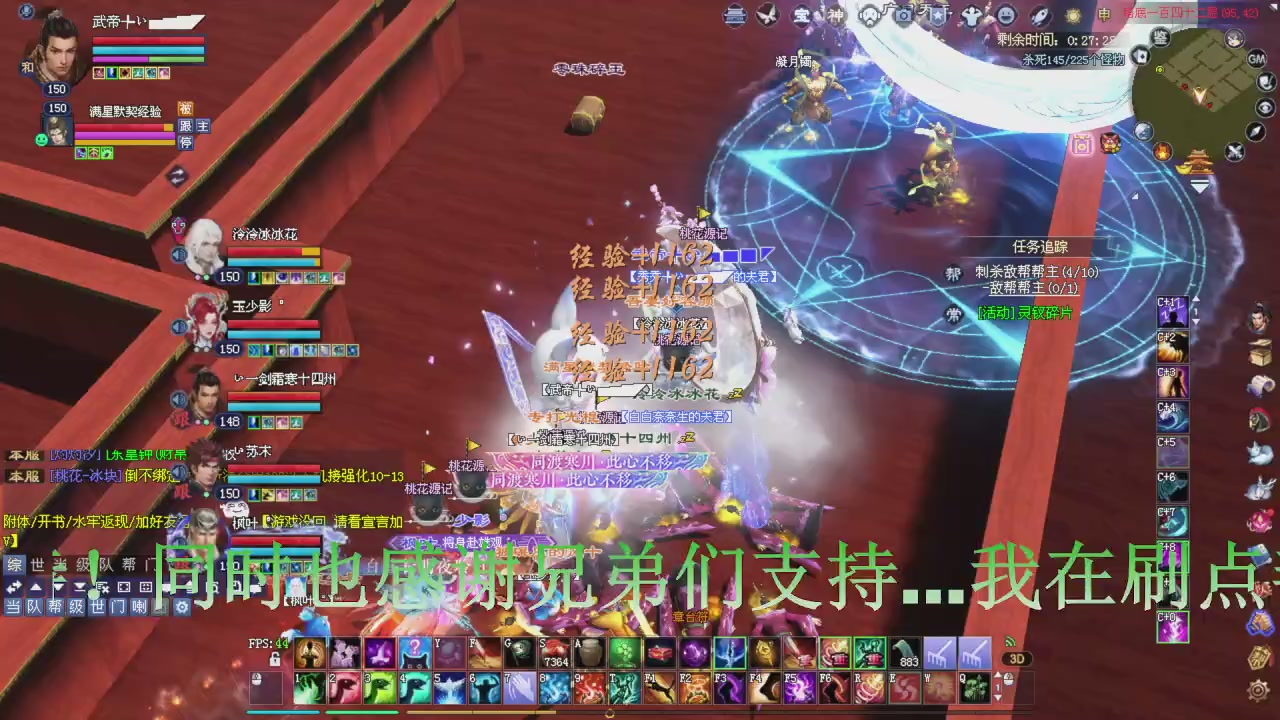The height and width of the screenshot is (720, 1280).
Task: Click the double-down chevron in chat toolbar
Action: 79,587
